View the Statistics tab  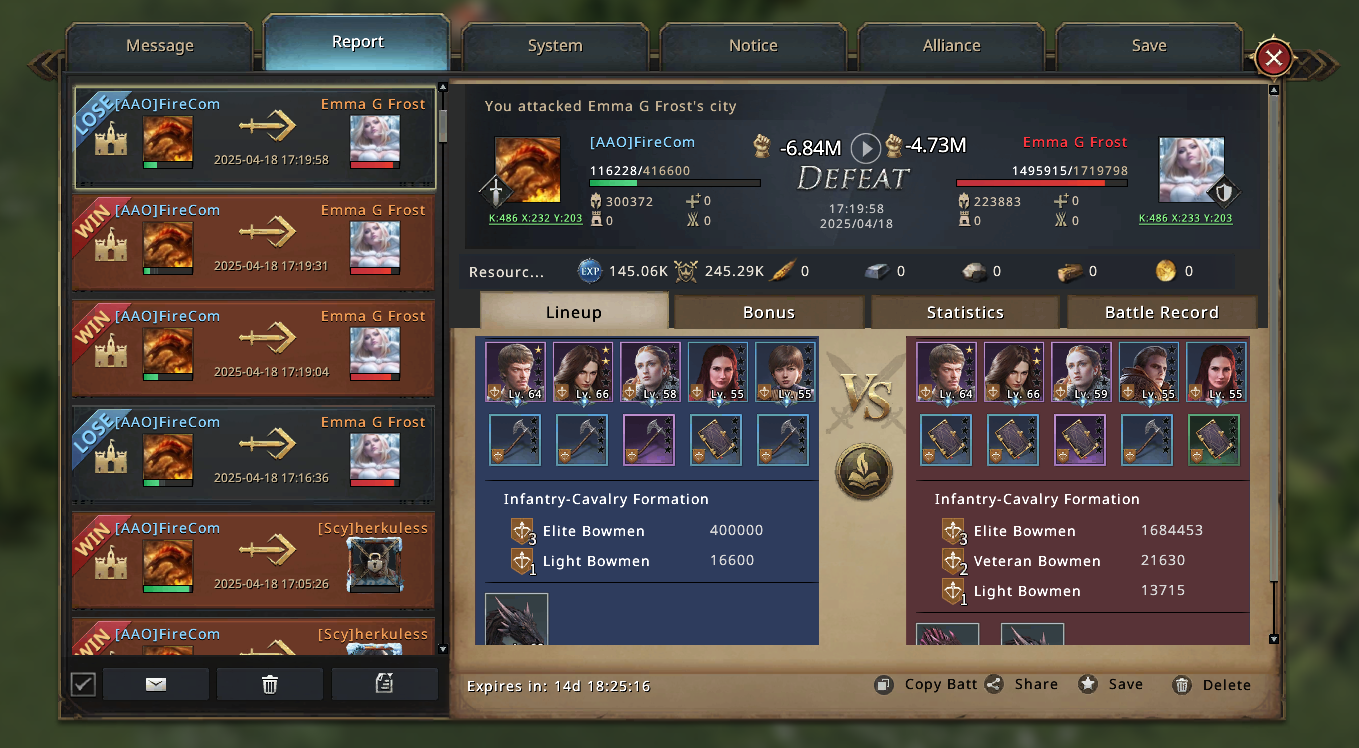[x=964, y=312]
